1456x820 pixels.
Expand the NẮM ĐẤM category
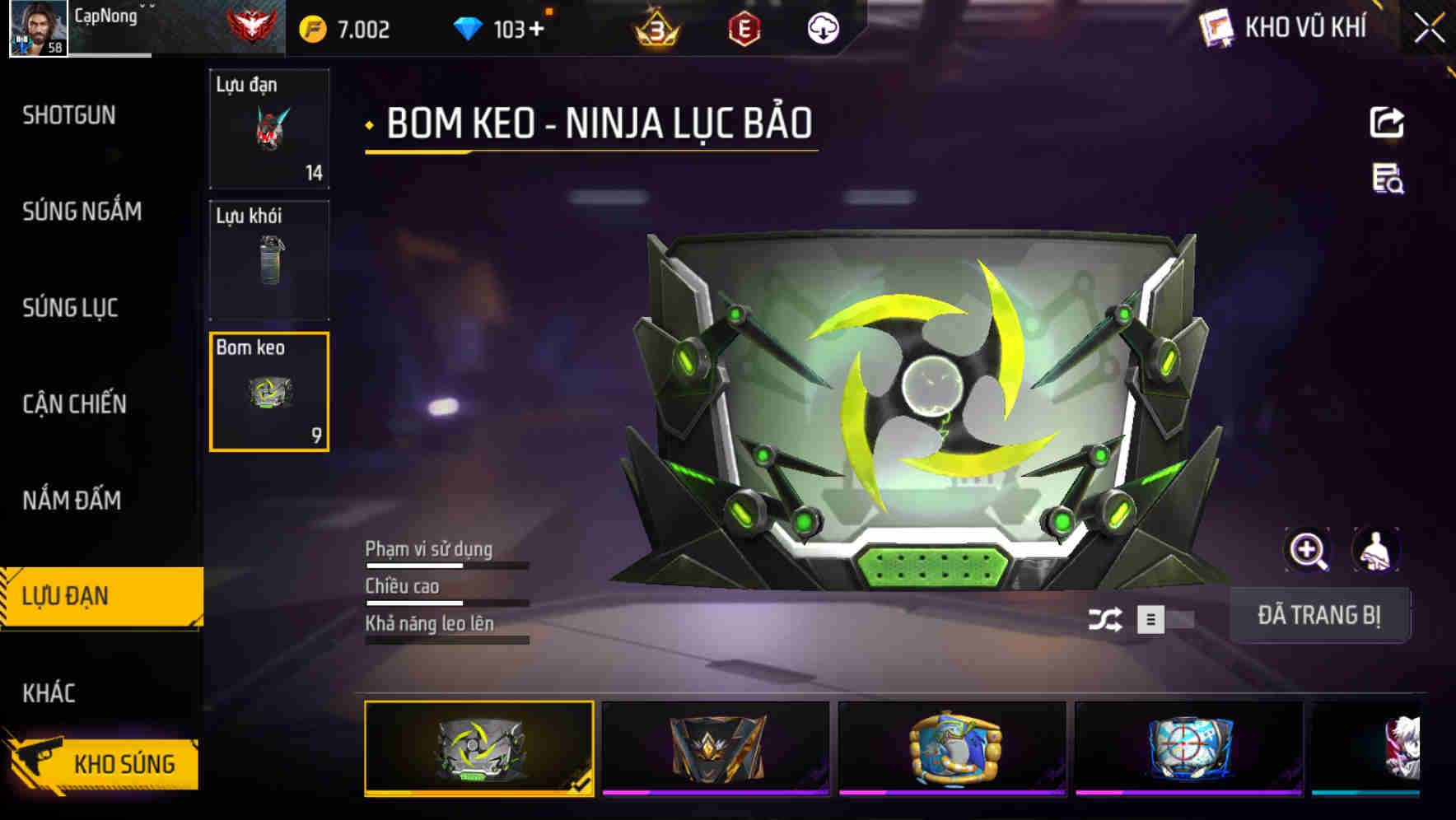[x=72, y=500]
